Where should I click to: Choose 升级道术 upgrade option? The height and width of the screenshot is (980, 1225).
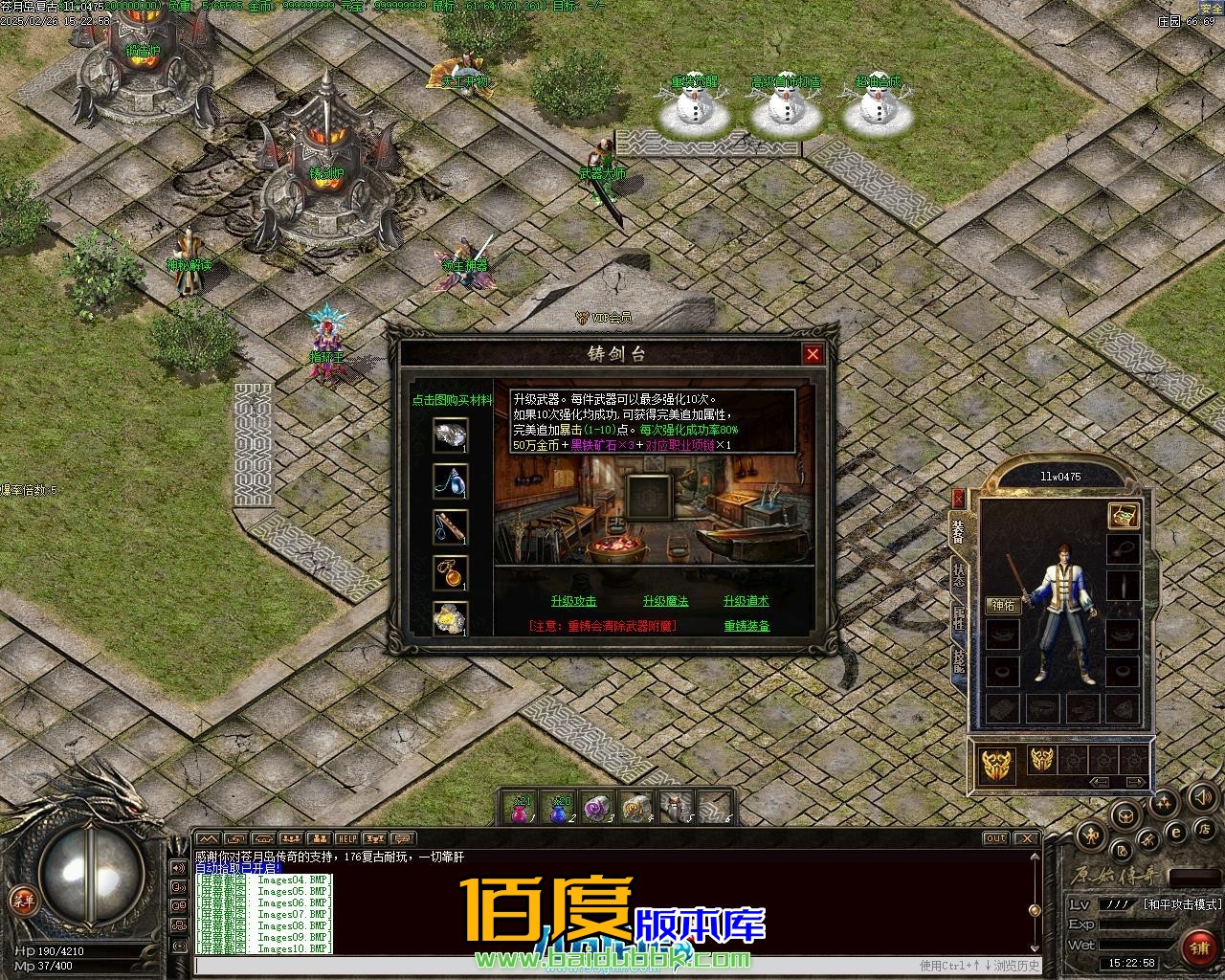pos(746,601)
